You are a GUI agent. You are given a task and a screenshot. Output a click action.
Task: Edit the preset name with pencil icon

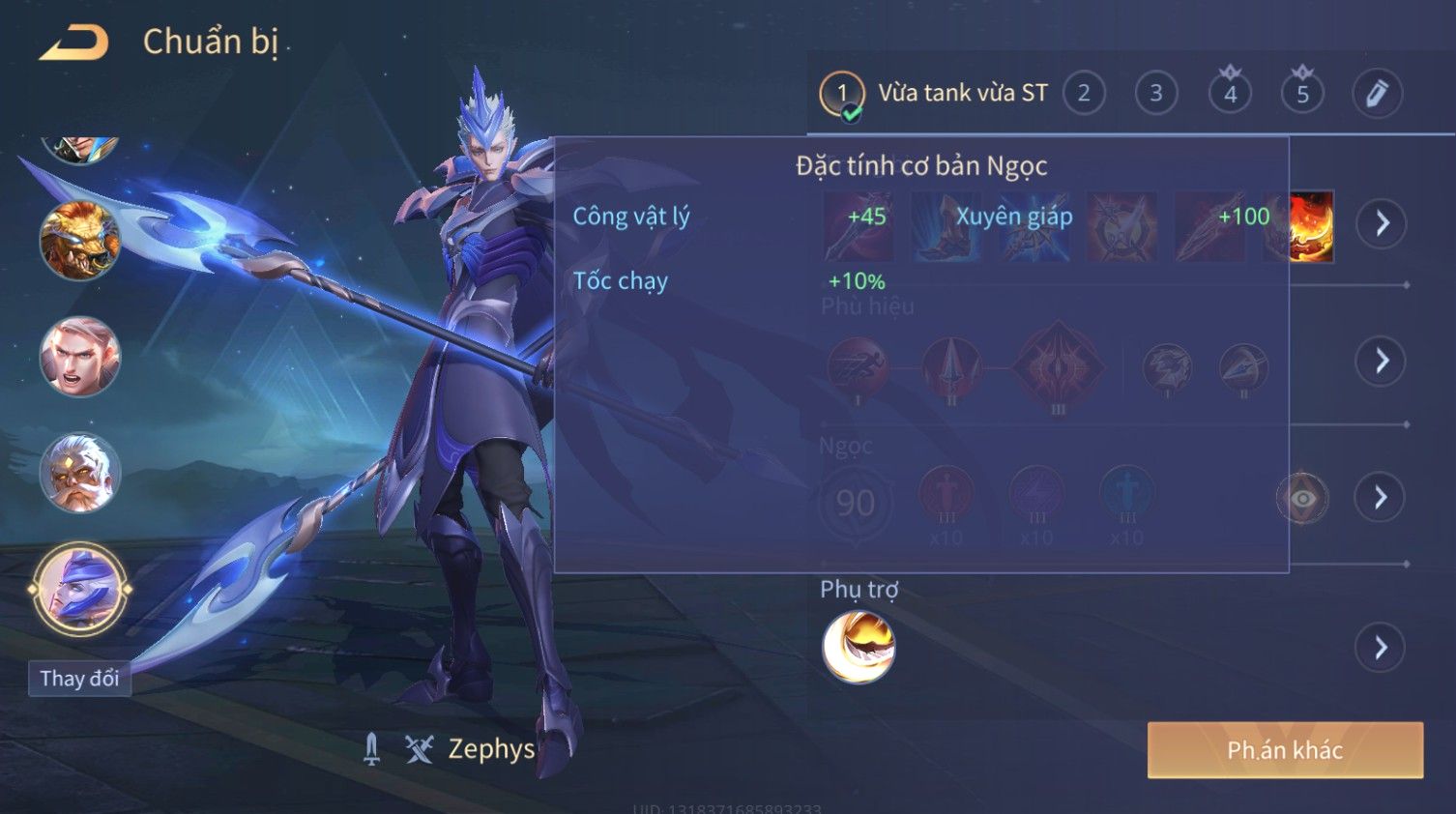(x=1377, y=94)
